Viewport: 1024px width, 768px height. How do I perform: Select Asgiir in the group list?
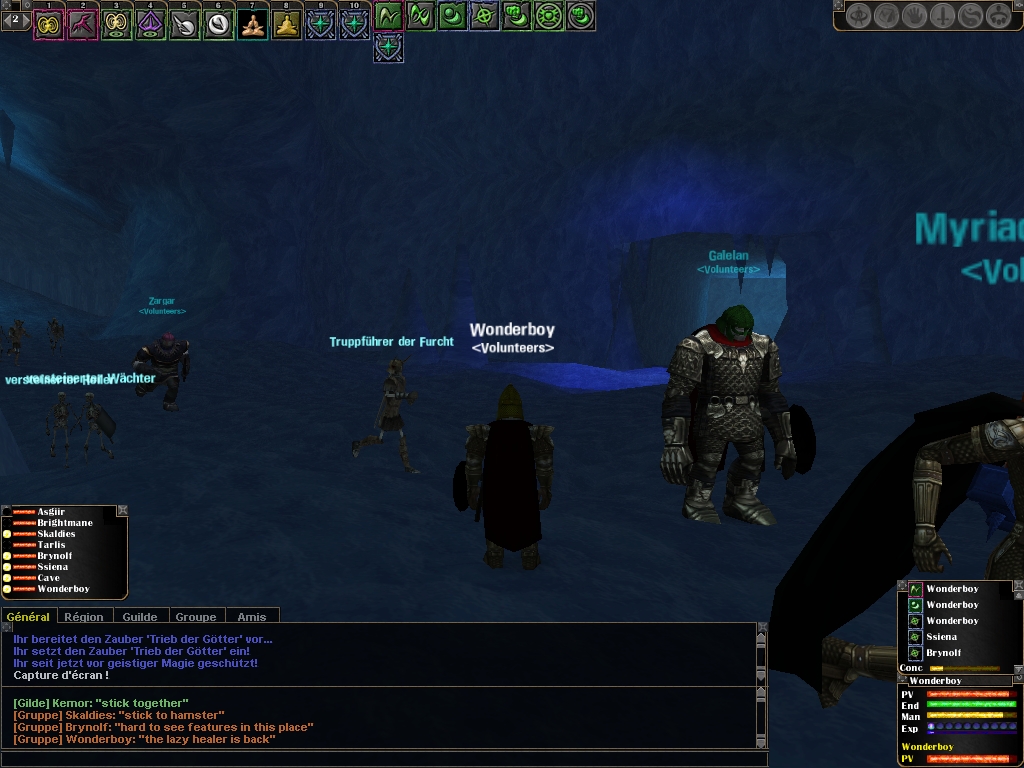pyautogui.click(x=51, y=512)
